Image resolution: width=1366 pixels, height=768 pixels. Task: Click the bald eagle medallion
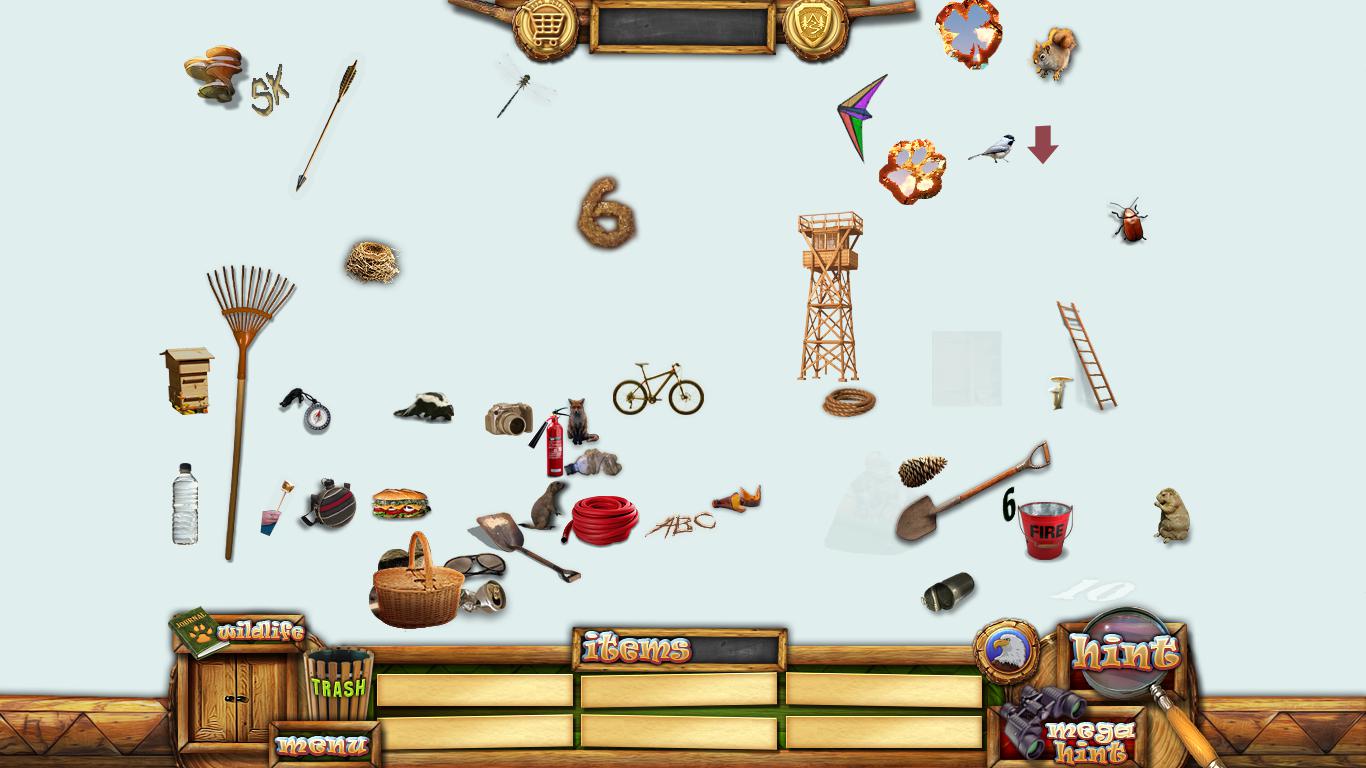pos(1006,651)
